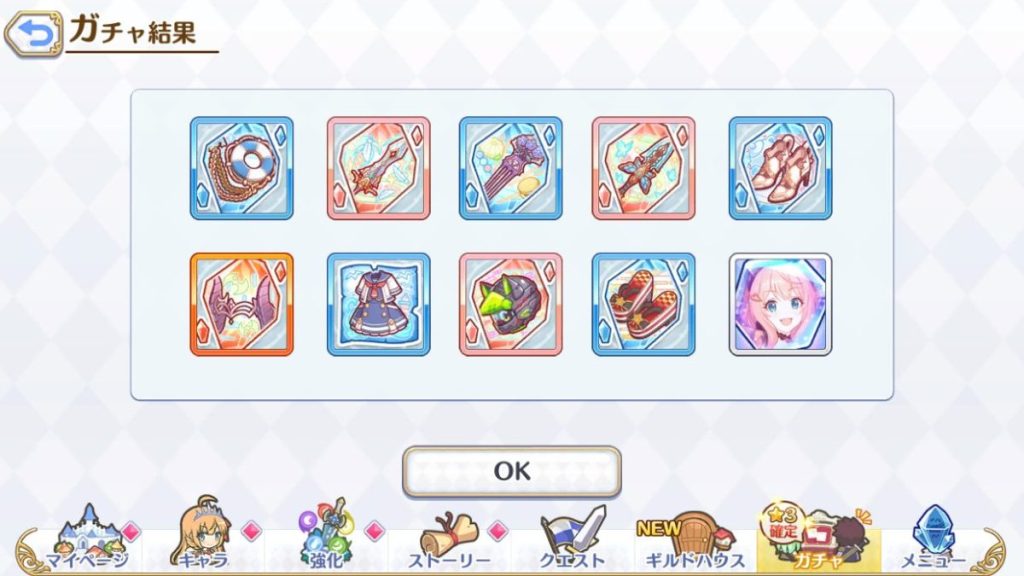
Task: Select the pink-haired character result card
Action: coord(780,304)
